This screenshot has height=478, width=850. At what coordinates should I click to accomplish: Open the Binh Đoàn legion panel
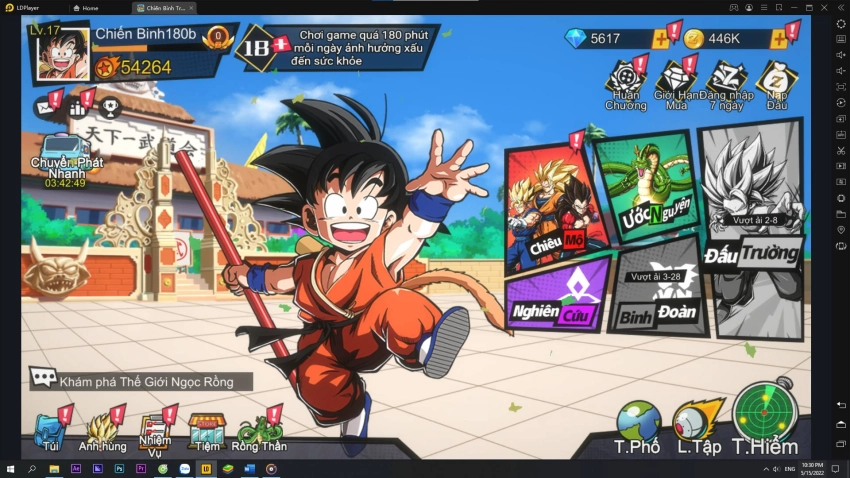[x=658, y=290]
